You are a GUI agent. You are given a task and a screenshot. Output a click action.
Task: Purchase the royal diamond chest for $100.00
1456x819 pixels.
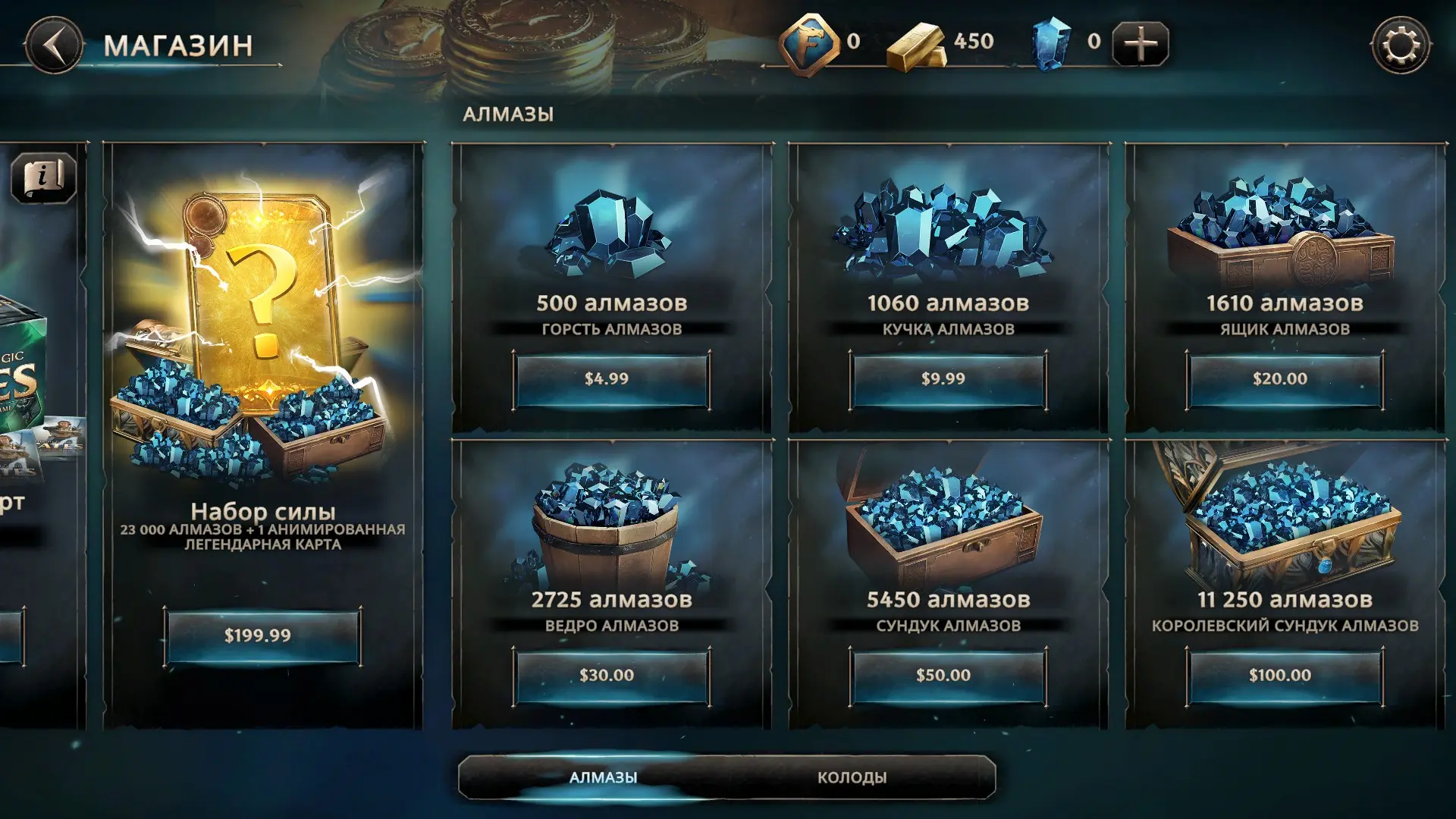[x=1285, y=676]
